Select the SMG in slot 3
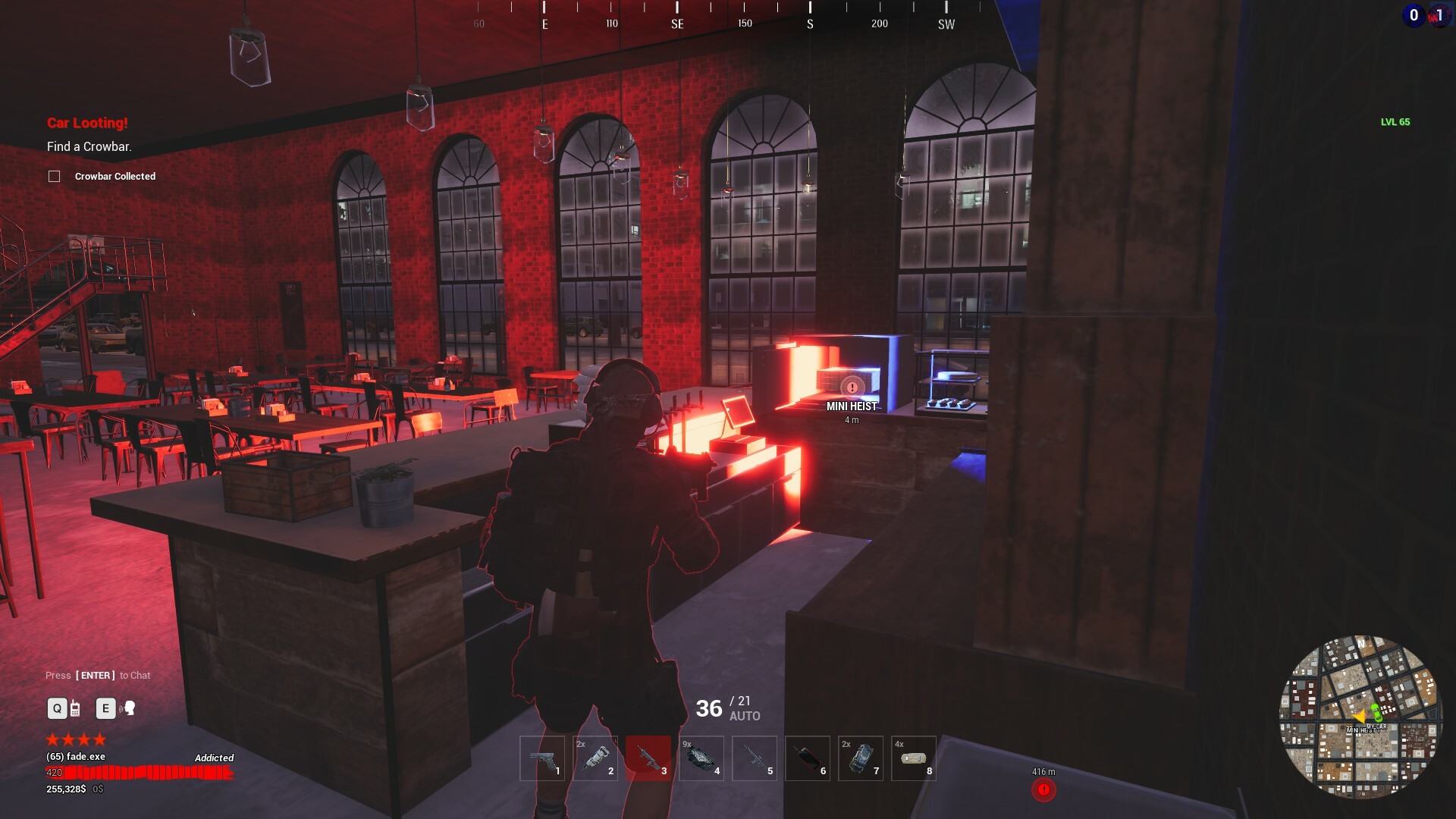 click(x=648, y=758)
